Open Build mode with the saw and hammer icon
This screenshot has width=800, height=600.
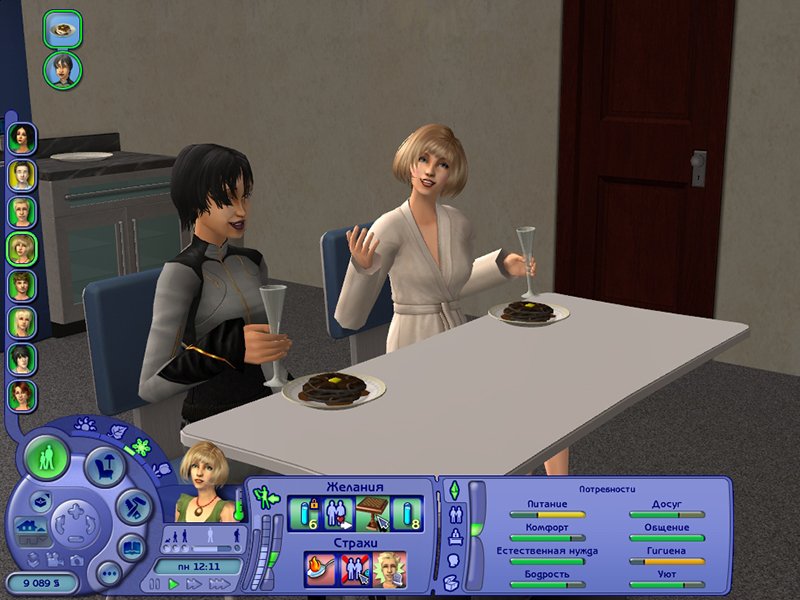point(132,505)
